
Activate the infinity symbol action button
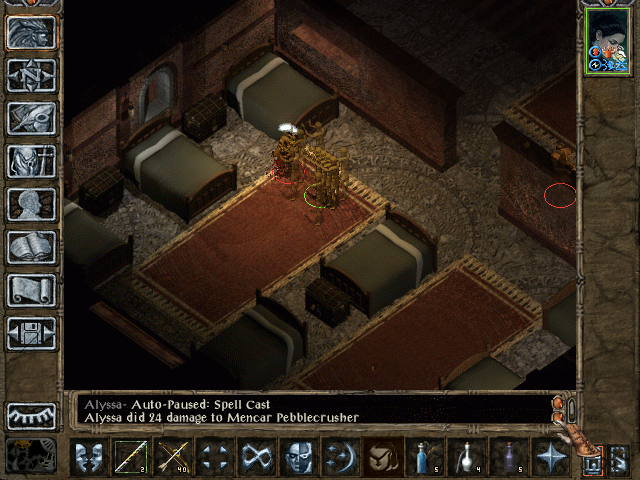pyautogui.click(x=256, y=456)
